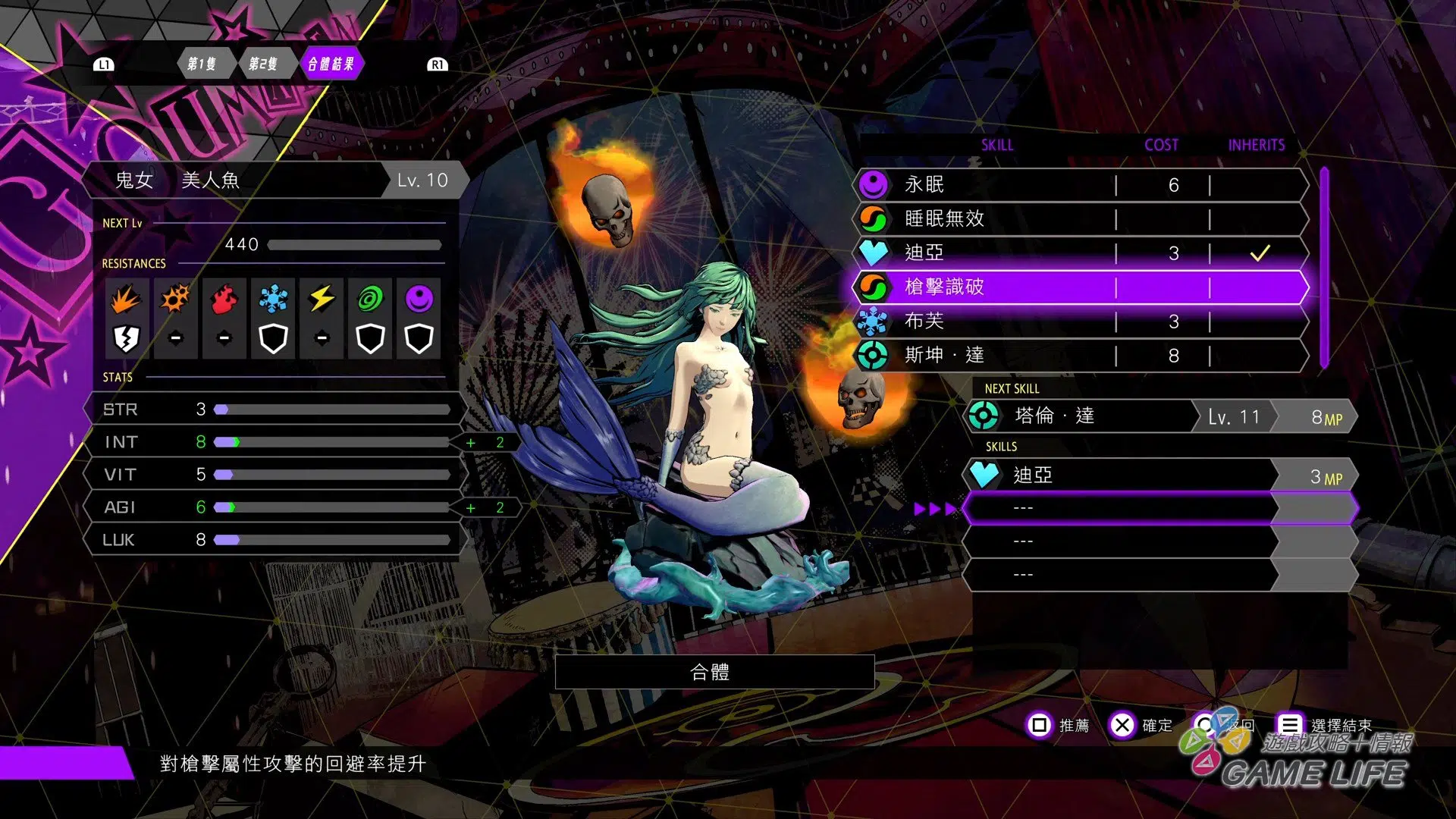Select the 合體結果 tab
The image size is (1456, 819).
pos(331,64)
